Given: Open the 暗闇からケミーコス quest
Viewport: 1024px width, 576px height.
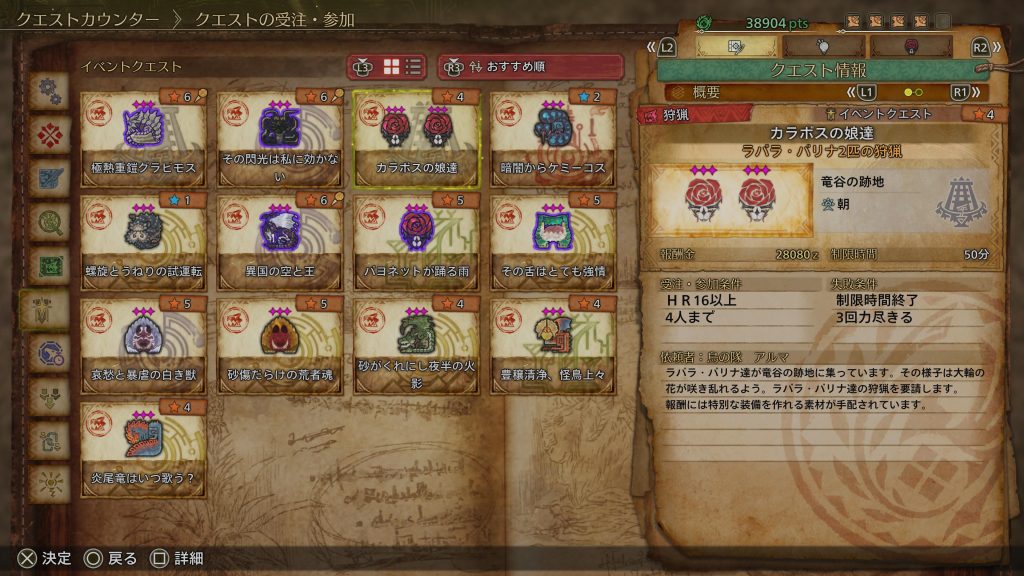Looking at the screenshot, I should (553, 139).
